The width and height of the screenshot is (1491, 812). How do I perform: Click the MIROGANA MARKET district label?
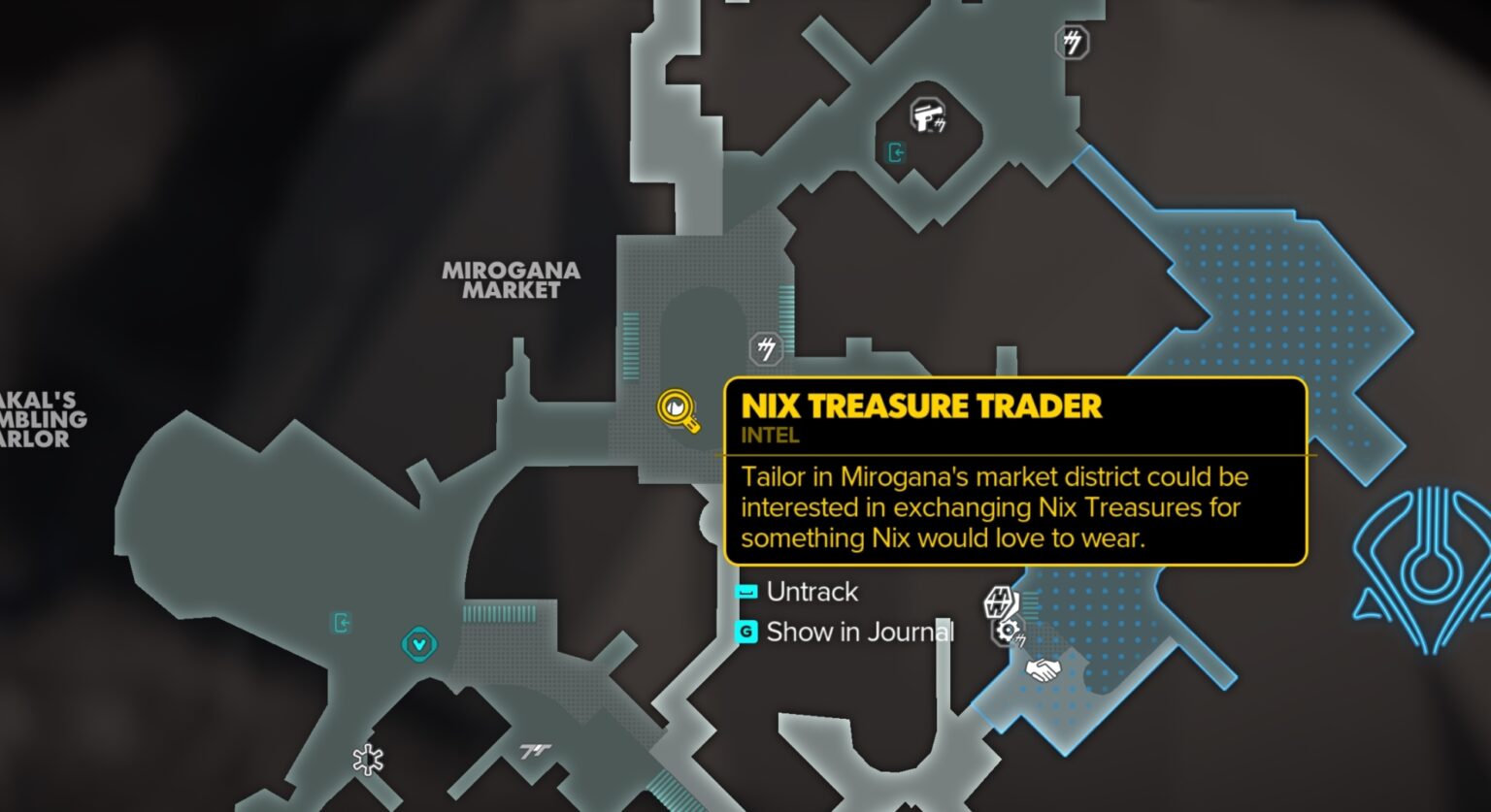512,280
